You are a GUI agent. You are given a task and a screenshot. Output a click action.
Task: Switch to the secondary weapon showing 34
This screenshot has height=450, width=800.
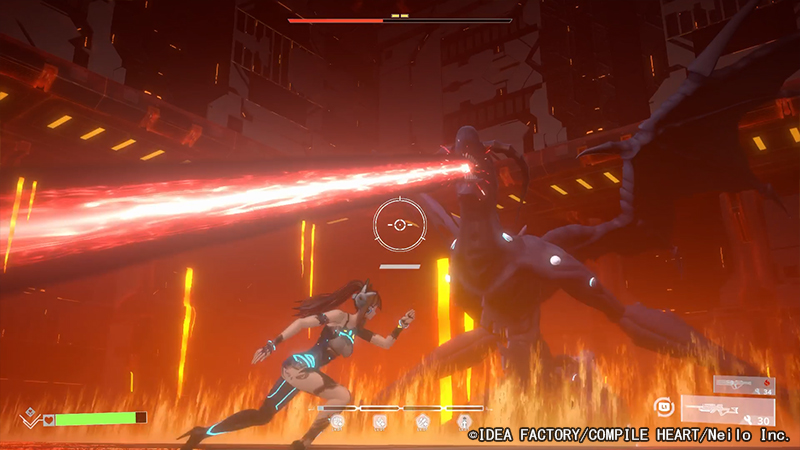(744, 384)
